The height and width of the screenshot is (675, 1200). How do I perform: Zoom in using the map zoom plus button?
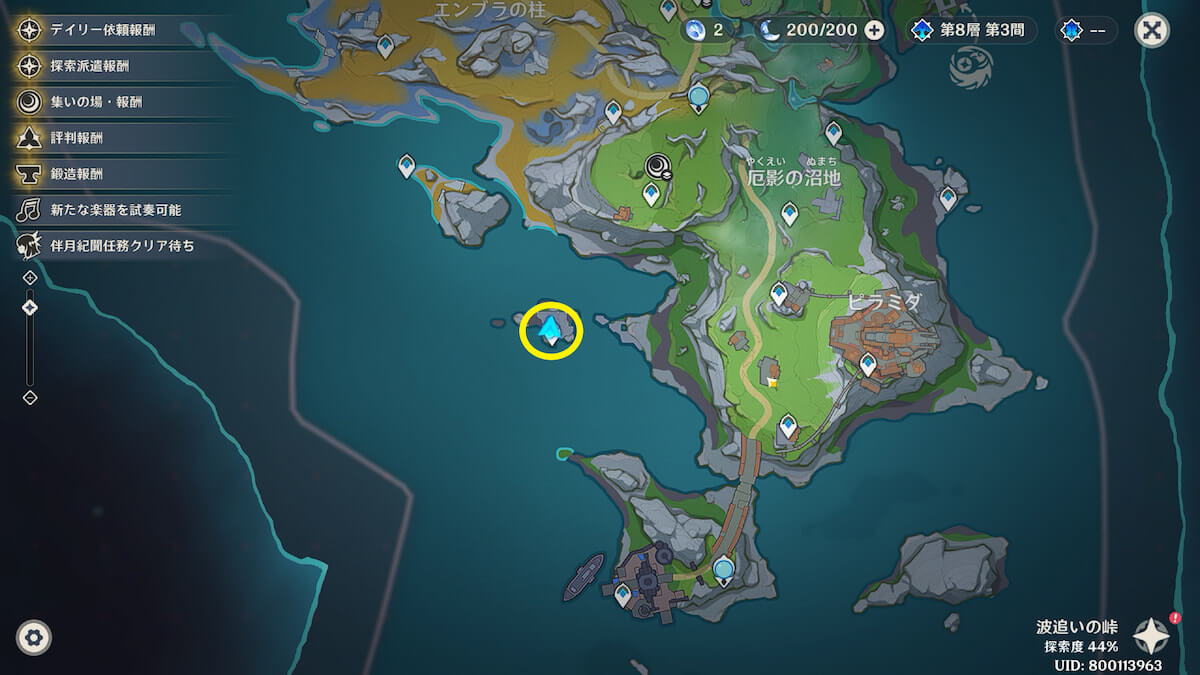click(30, 277)
